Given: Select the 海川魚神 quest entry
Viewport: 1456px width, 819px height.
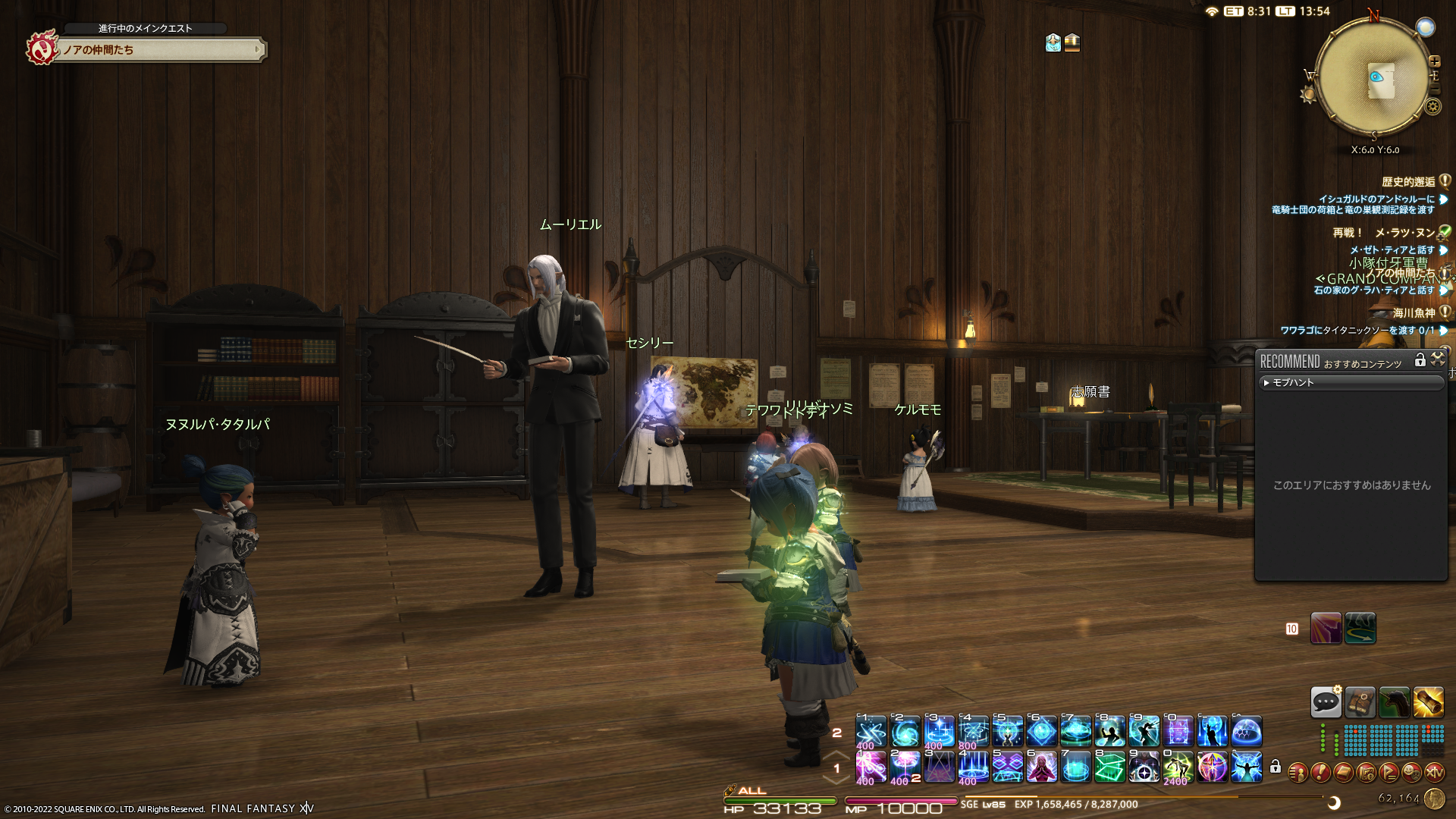Looking at the screenshot, I should point(1414,312).
